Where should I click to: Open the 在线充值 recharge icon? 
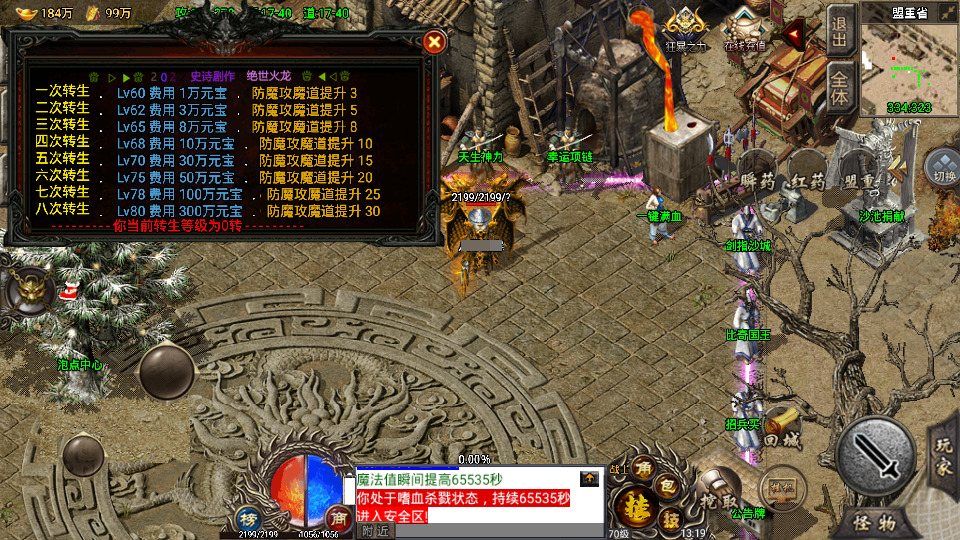pyautogui.click(x=745, y=28)
